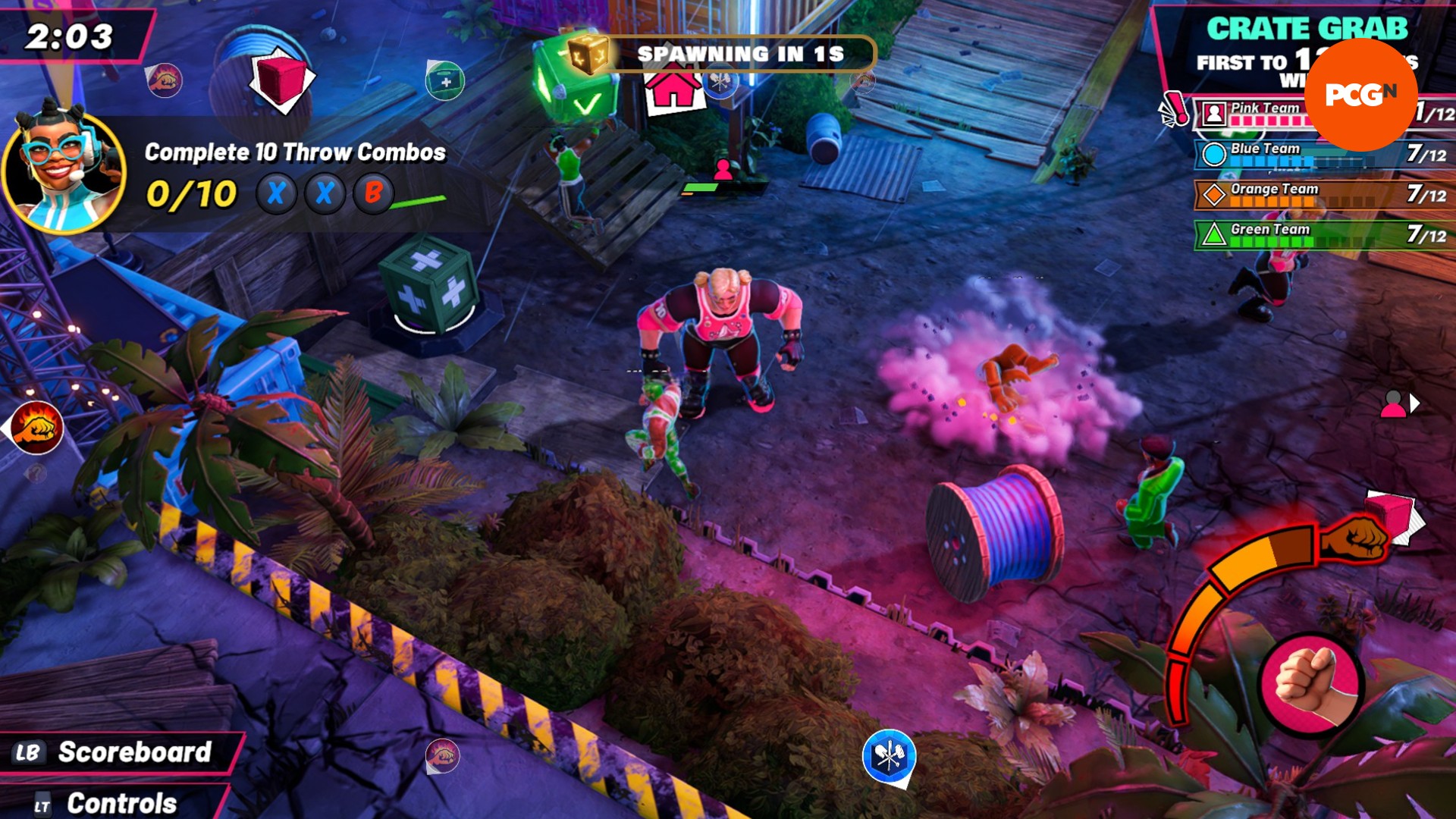Select the blue crossed-axes map marker
The image size is (1456, 819).
point(889,756)
